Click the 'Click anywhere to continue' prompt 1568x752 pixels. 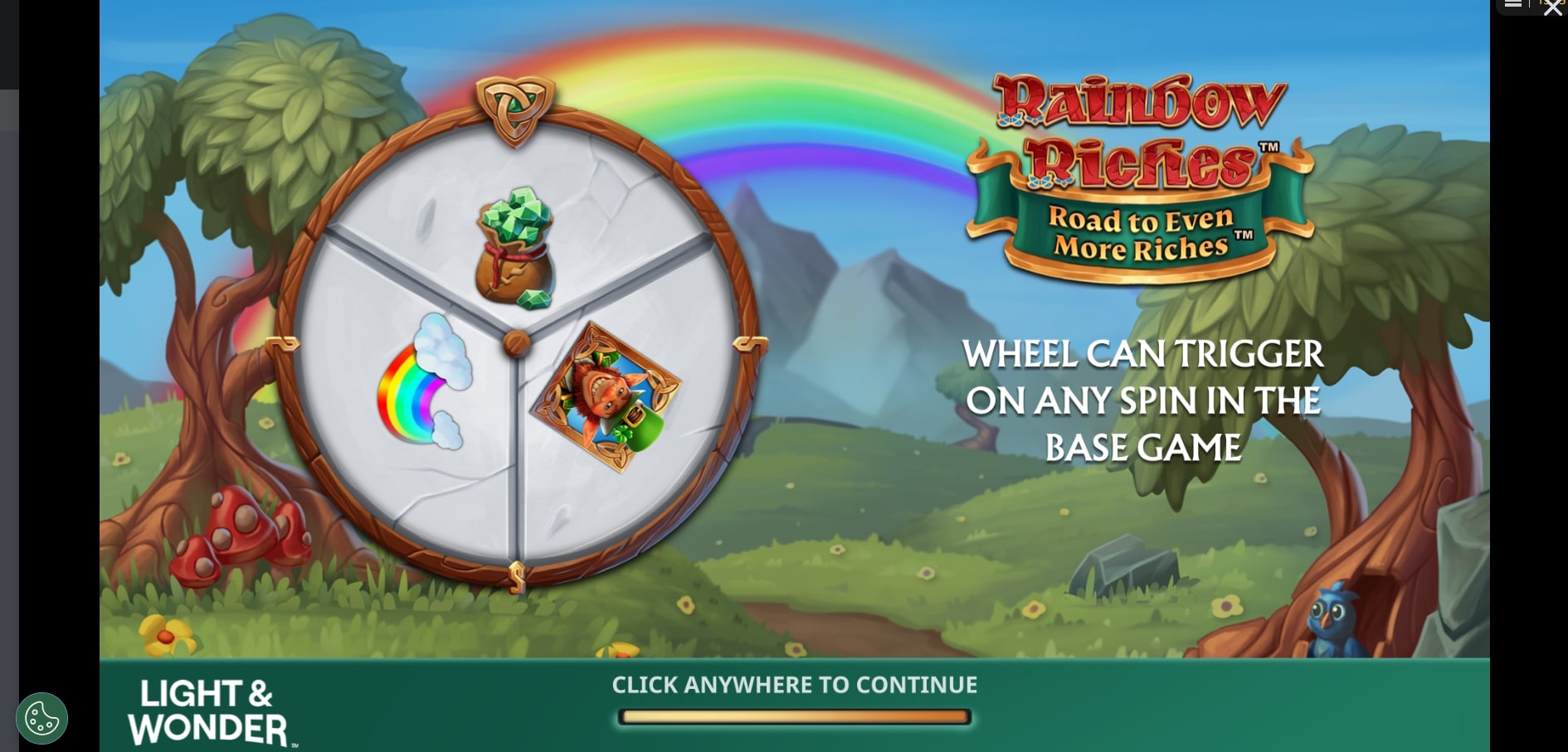[x=794, y=685]
